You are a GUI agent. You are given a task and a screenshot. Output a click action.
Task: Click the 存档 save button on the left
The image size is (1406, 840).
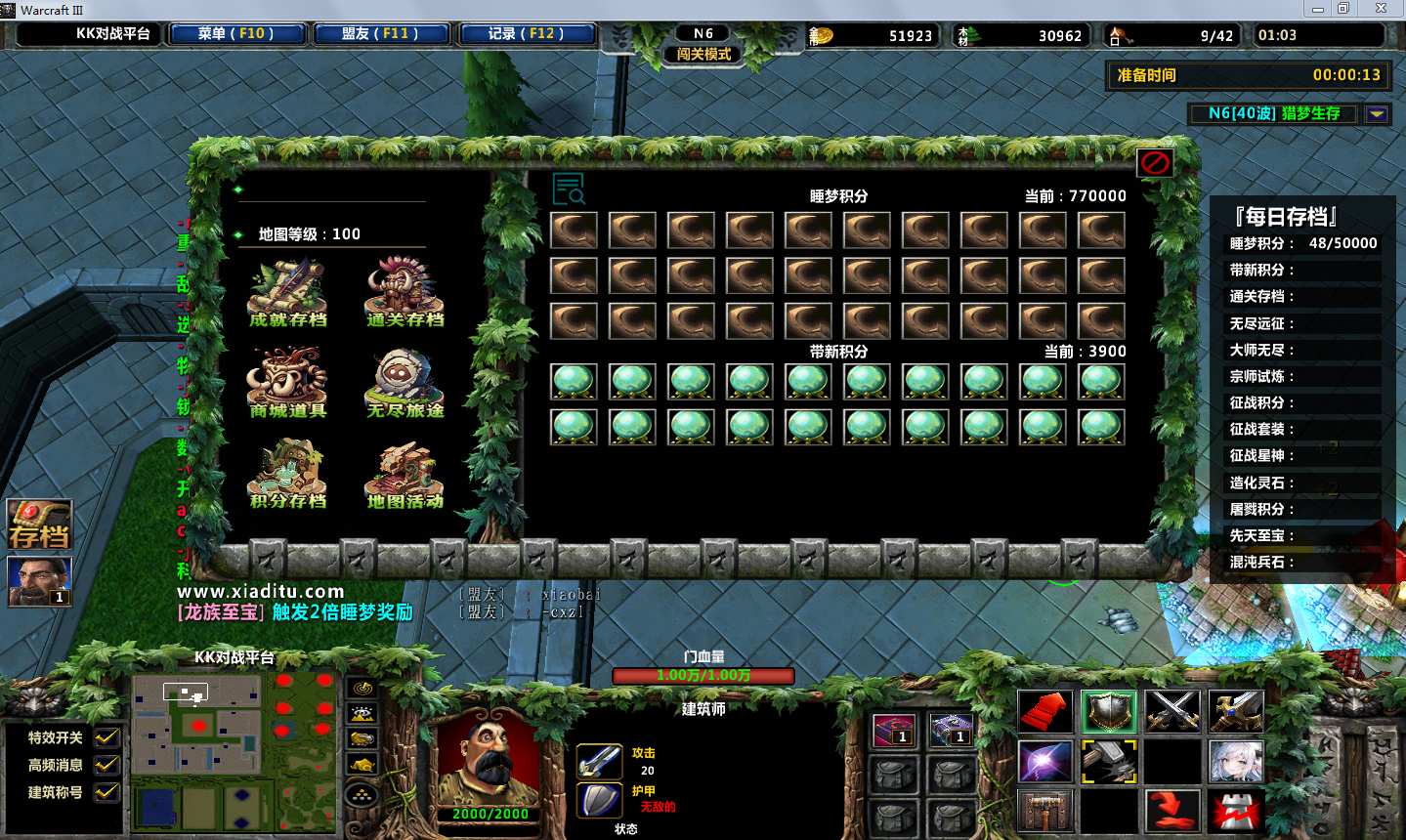pos(39,525)
